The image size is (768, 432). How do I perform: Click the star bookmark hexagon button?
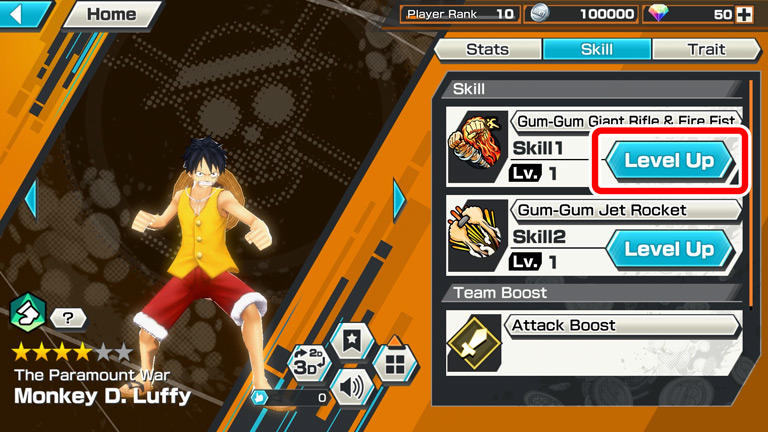click(x=352, y=341)
